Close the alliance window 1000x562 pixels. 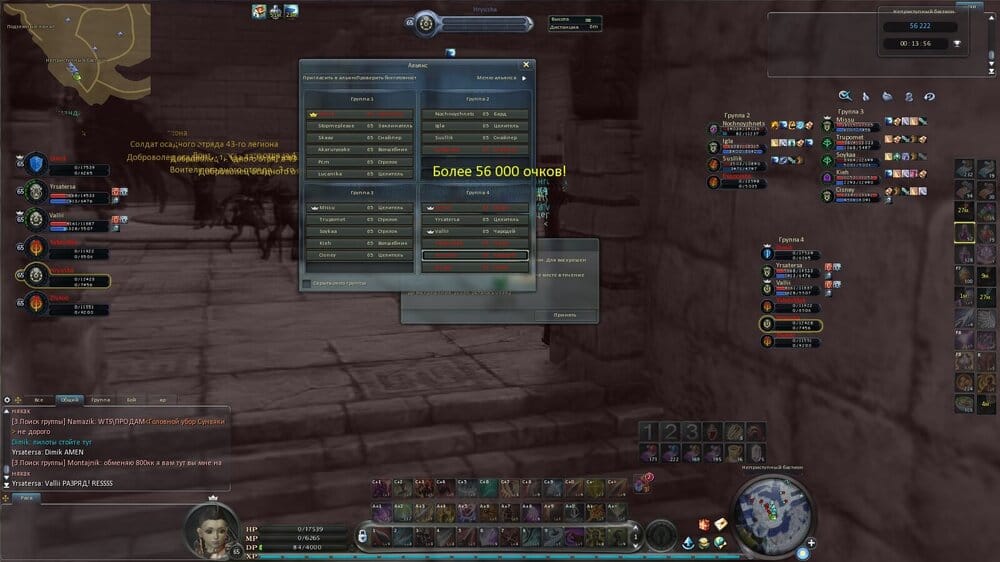click(x=526, y=64)
